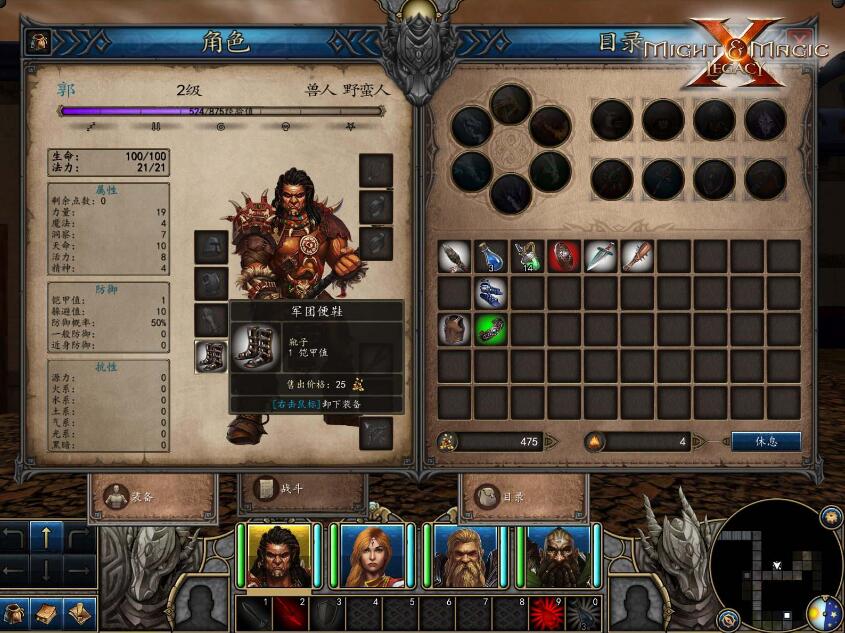Select the blue mana potion slot

[490, 256]
